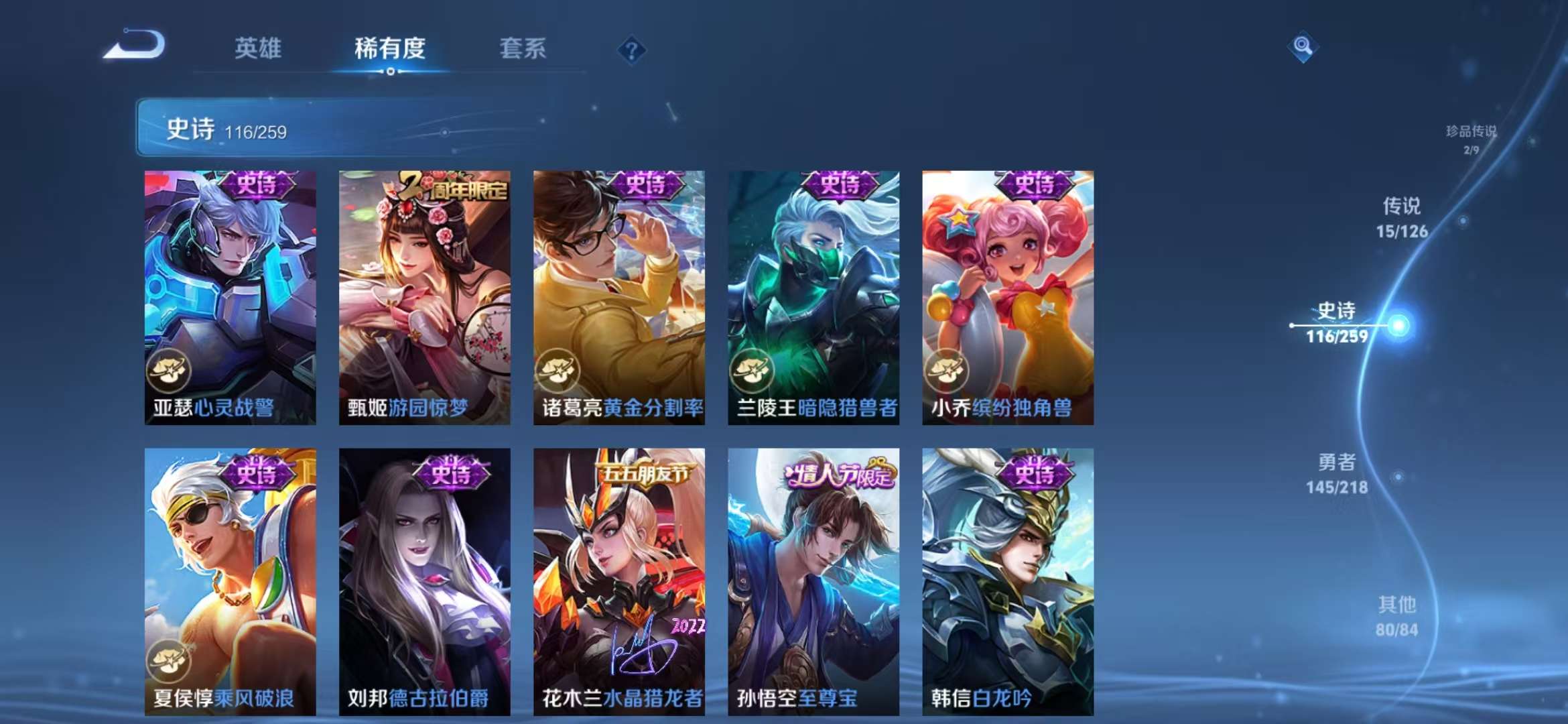This screenshot has height=724, width=1568.
Task: Switch to the 套系 tab
Action: (522, 48)
